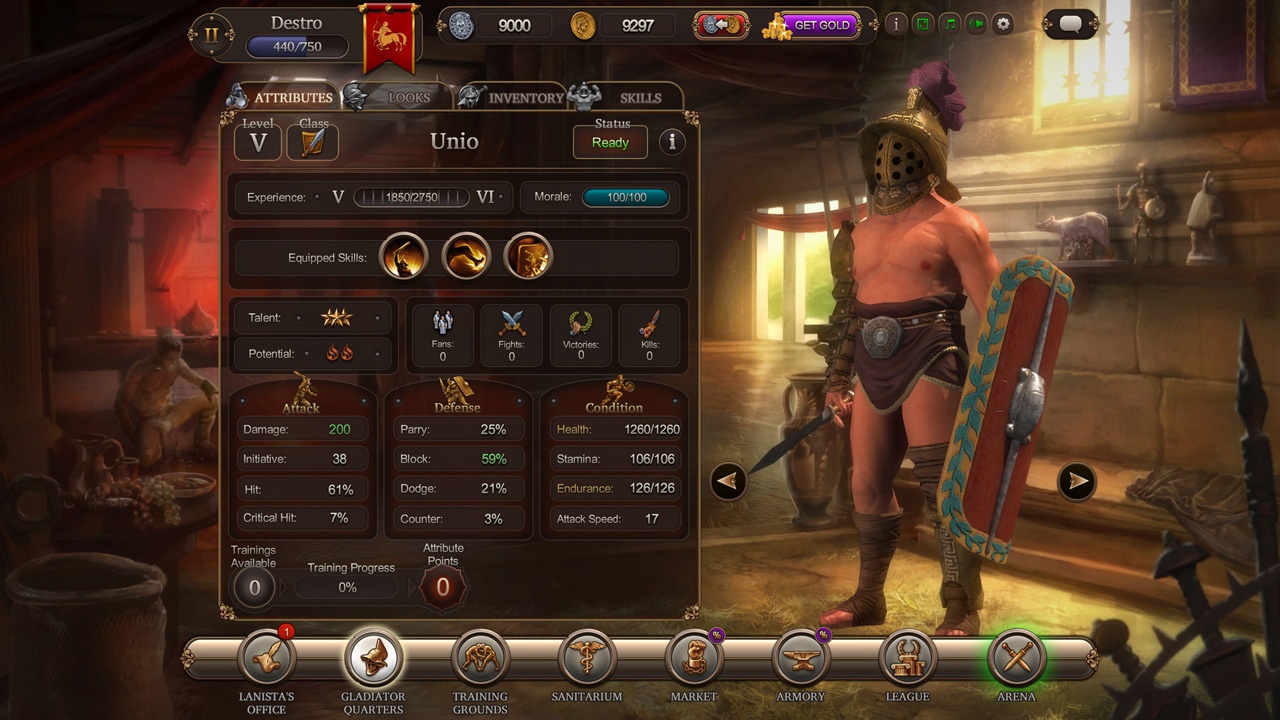
Task: Show the next gladiator with the right arrow
Action: 1077,481
